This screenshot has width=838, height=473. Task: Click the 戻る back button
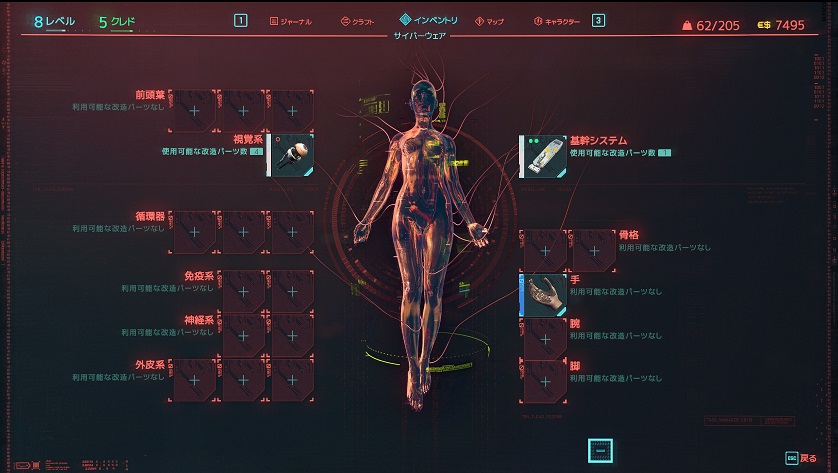click(806, 457)
